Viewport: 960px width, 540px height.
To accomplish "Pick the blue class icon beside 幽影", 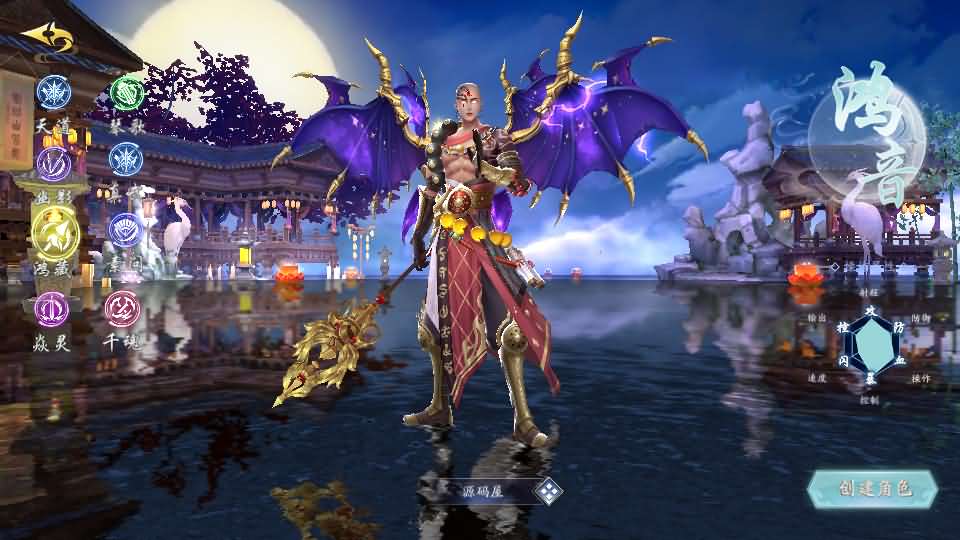I will (x=126, y=159).
